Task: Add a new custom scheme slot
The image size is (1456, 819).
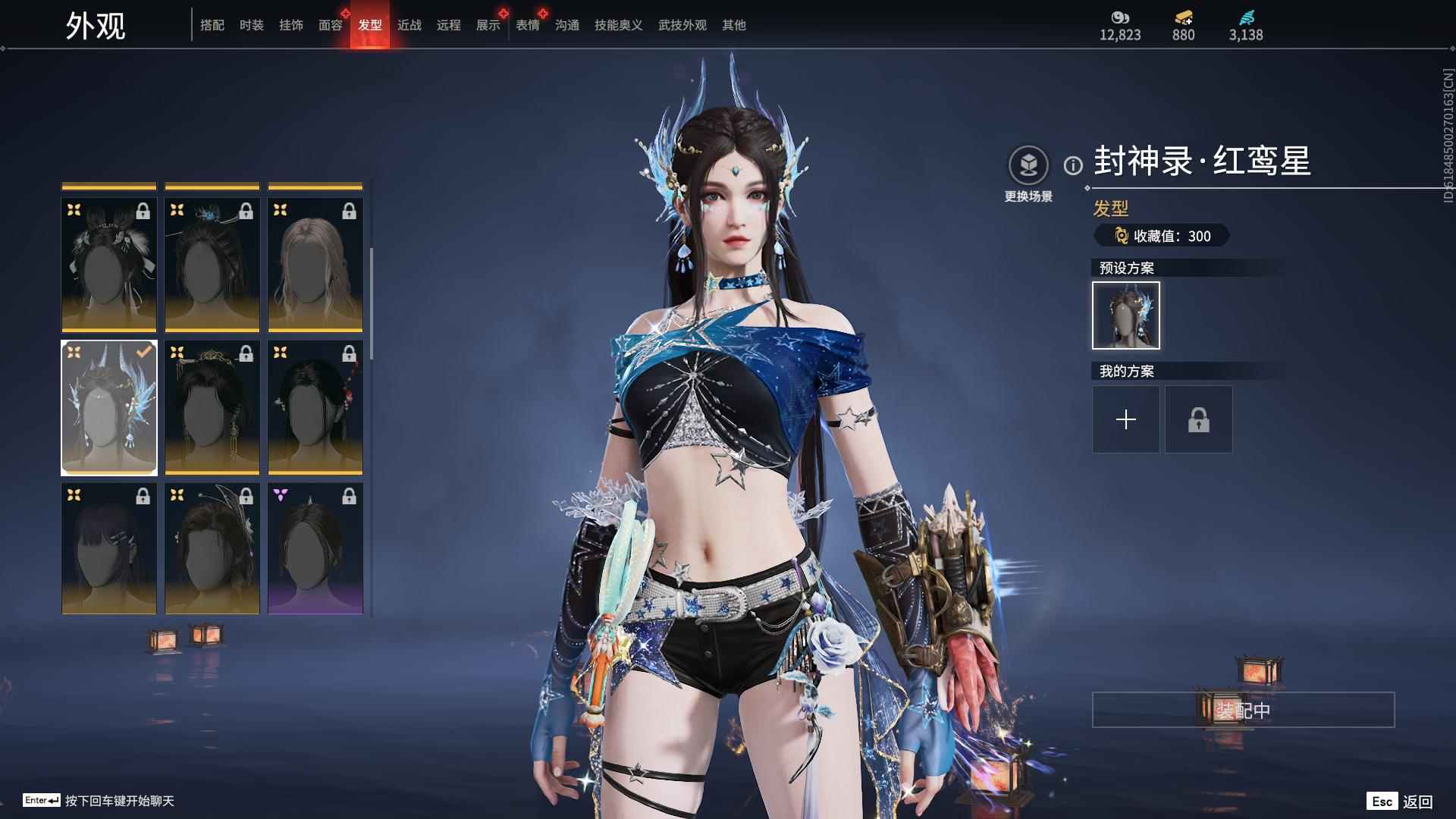Action: (1126, 419)
